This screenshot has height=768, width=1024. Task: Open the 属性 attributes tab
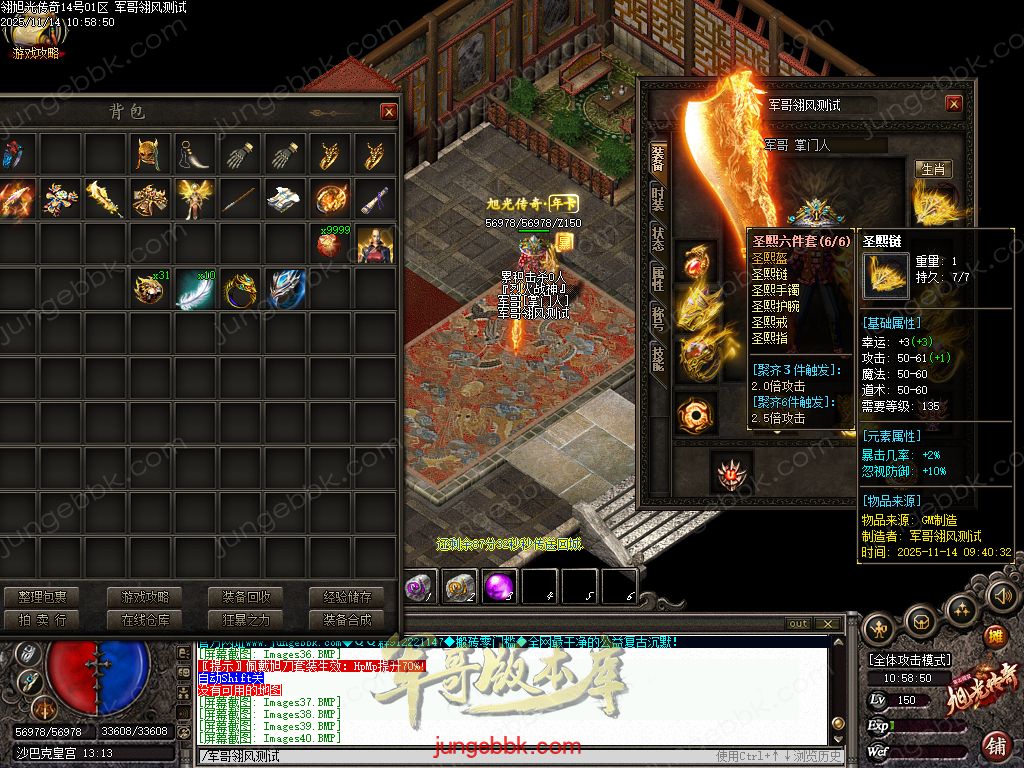tap(658, 279)
